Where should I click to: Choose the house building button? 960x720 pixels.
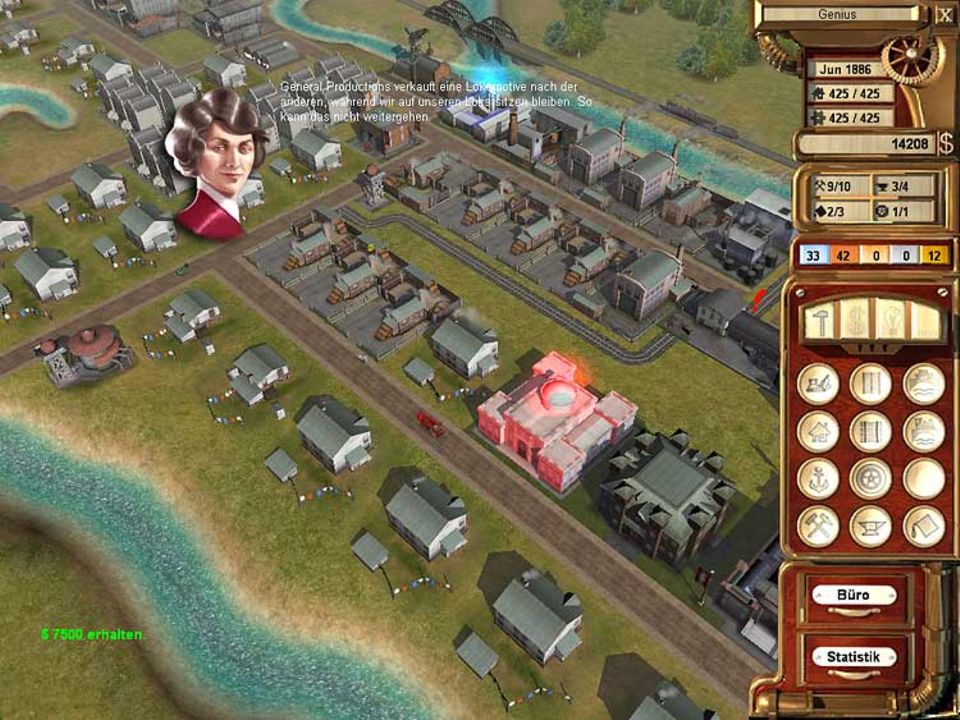(x=819, y=431)
